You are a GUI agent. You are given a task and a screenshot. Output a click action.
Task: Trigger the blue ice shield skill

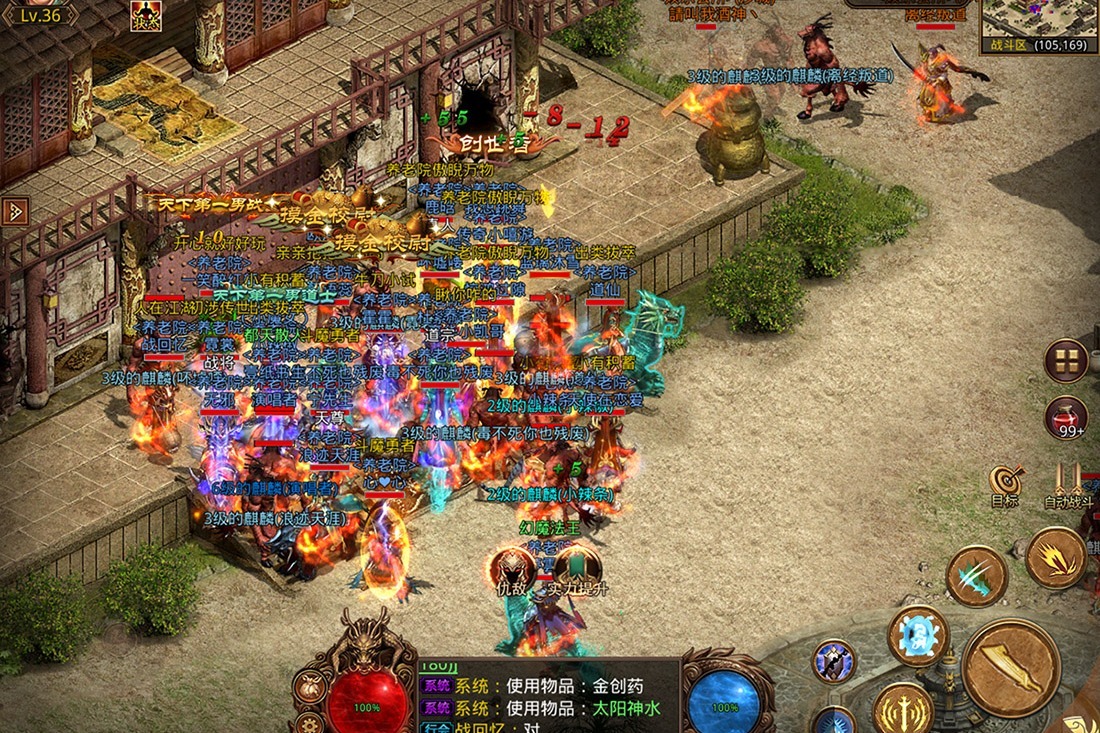click(918, 635)
